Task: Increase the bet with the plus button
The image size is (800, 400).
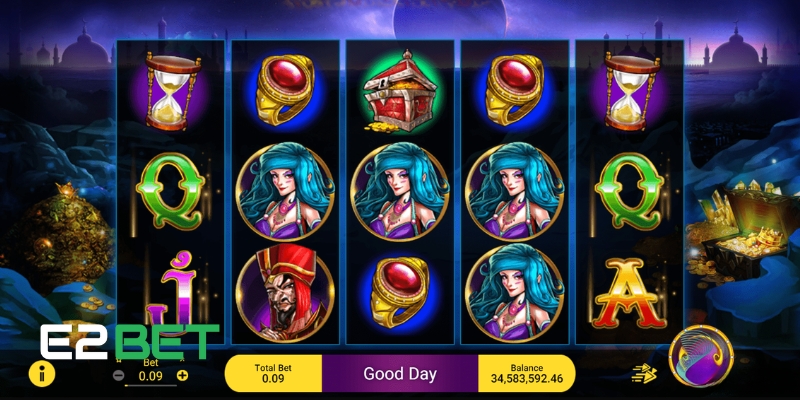Action: [182, 376]
